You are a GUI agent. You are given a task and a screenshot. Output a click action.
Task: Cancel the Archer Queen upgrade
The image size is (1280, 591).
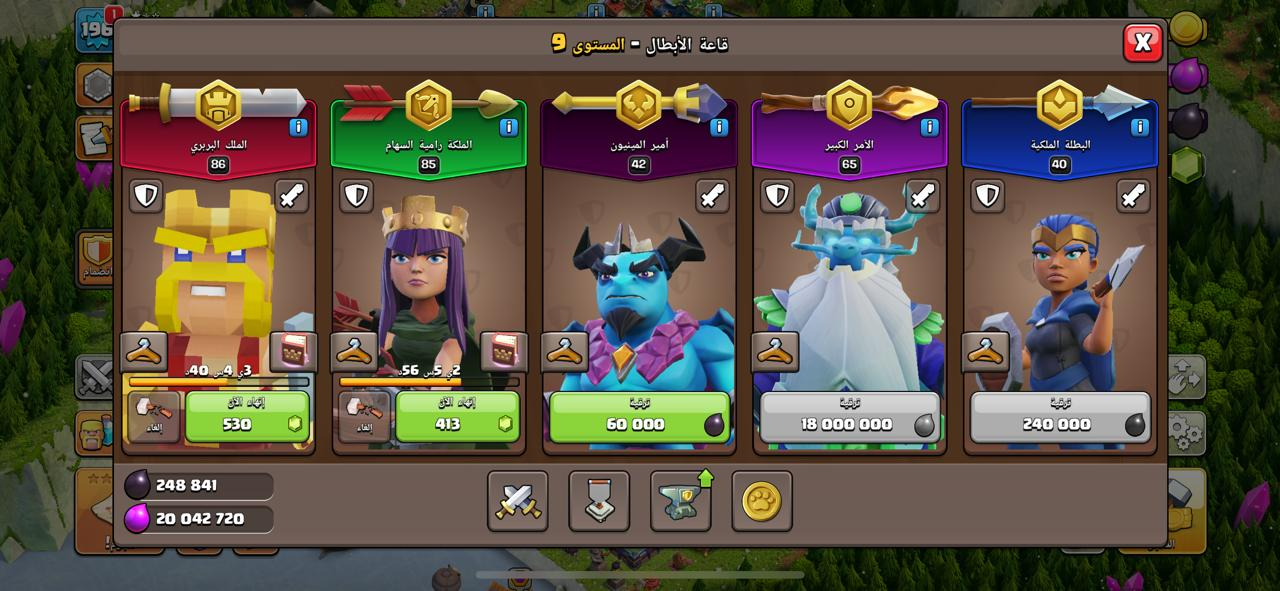tap(364, 416)
